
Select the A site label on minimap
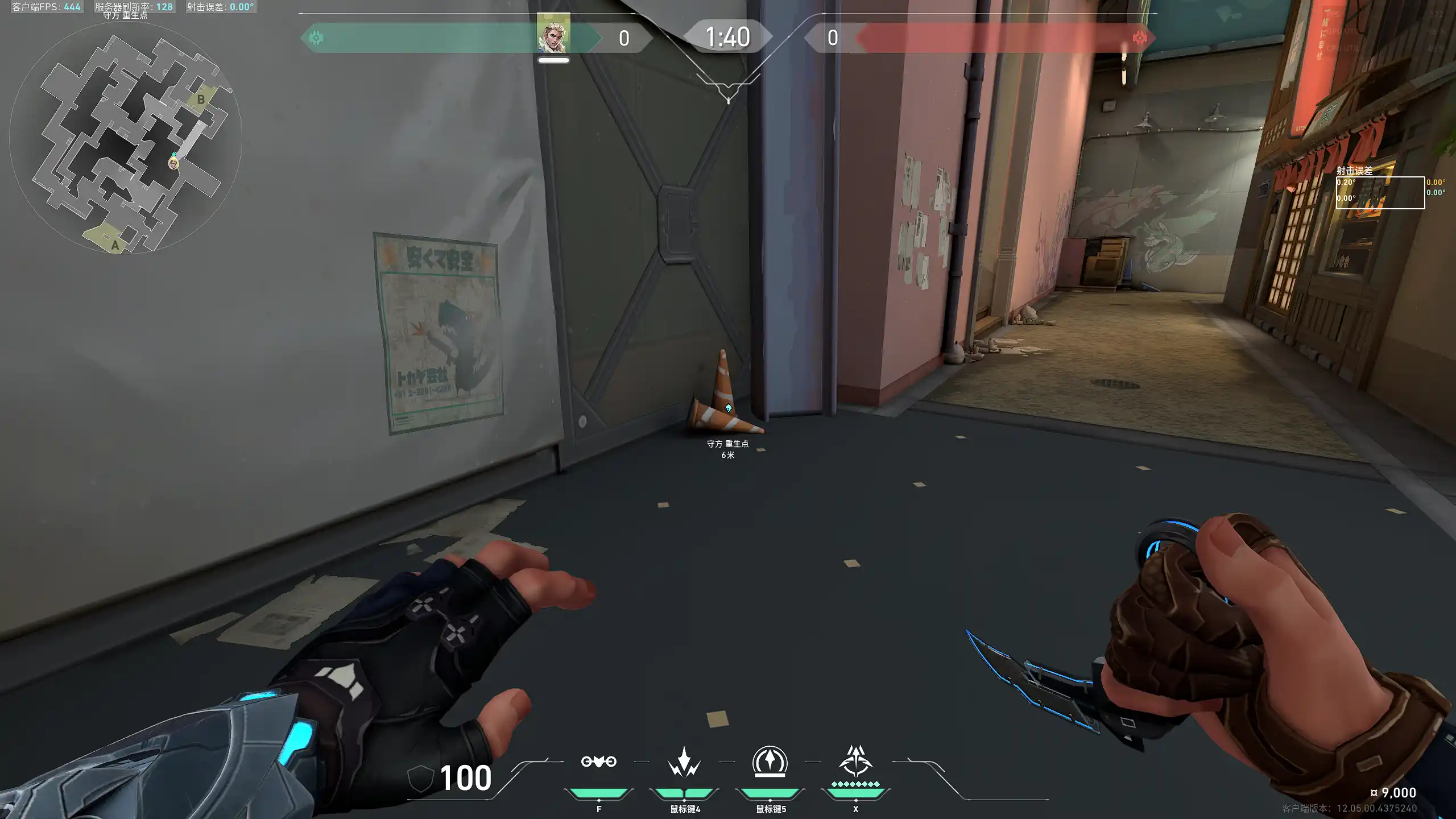(115, 245)
